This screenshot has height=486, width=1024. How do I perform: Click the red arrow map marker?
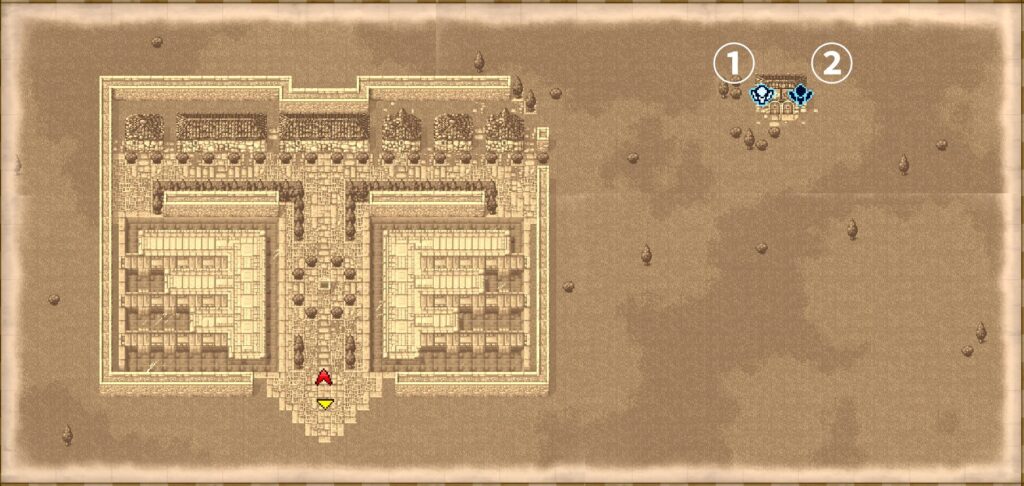point(323,377)
